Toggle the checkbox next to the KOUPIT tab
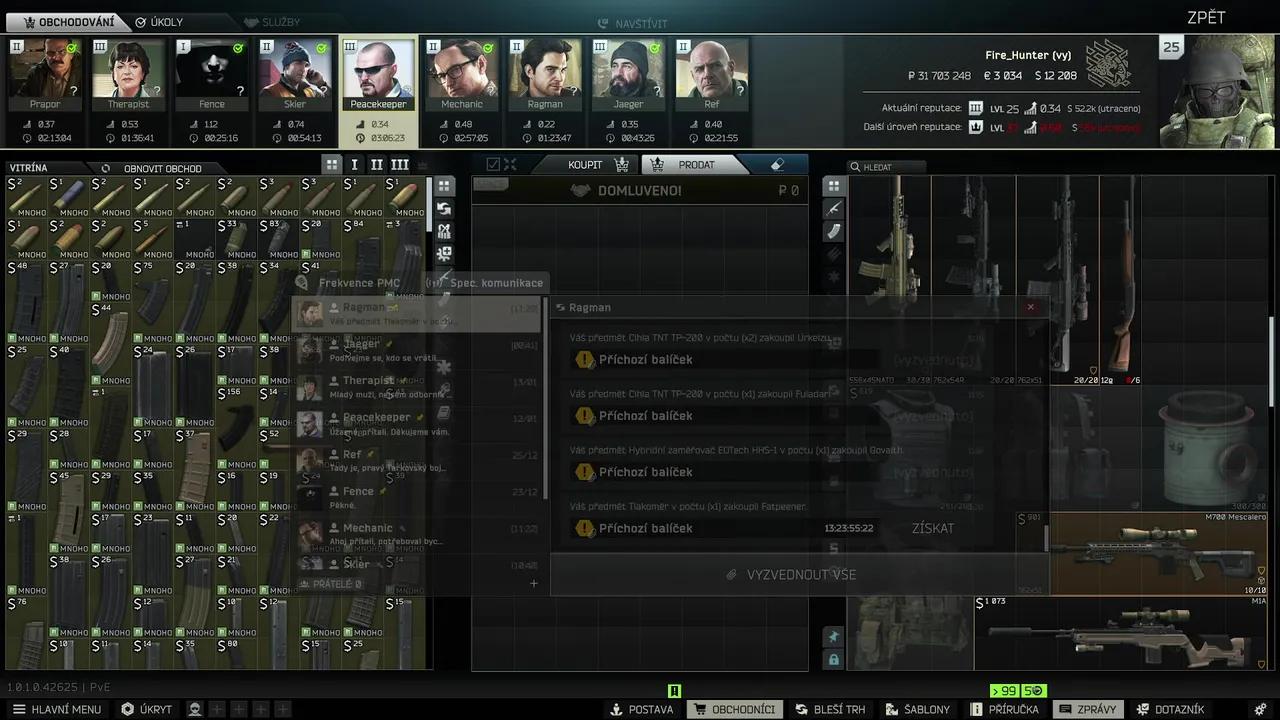The height and width of the screenshot is (720, 1280). [x=491, y=164]
